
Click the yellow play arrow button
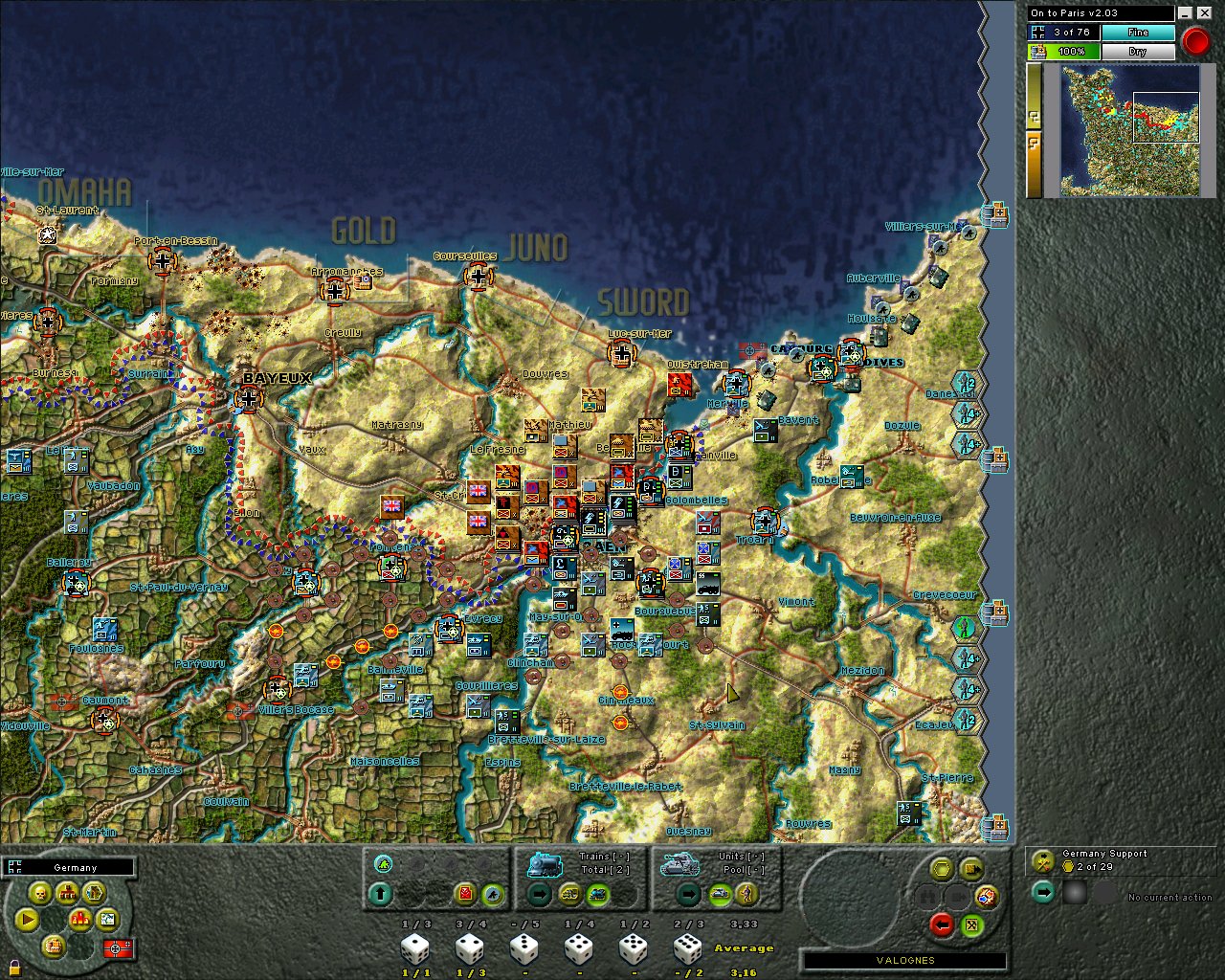[x=27, y=921]
